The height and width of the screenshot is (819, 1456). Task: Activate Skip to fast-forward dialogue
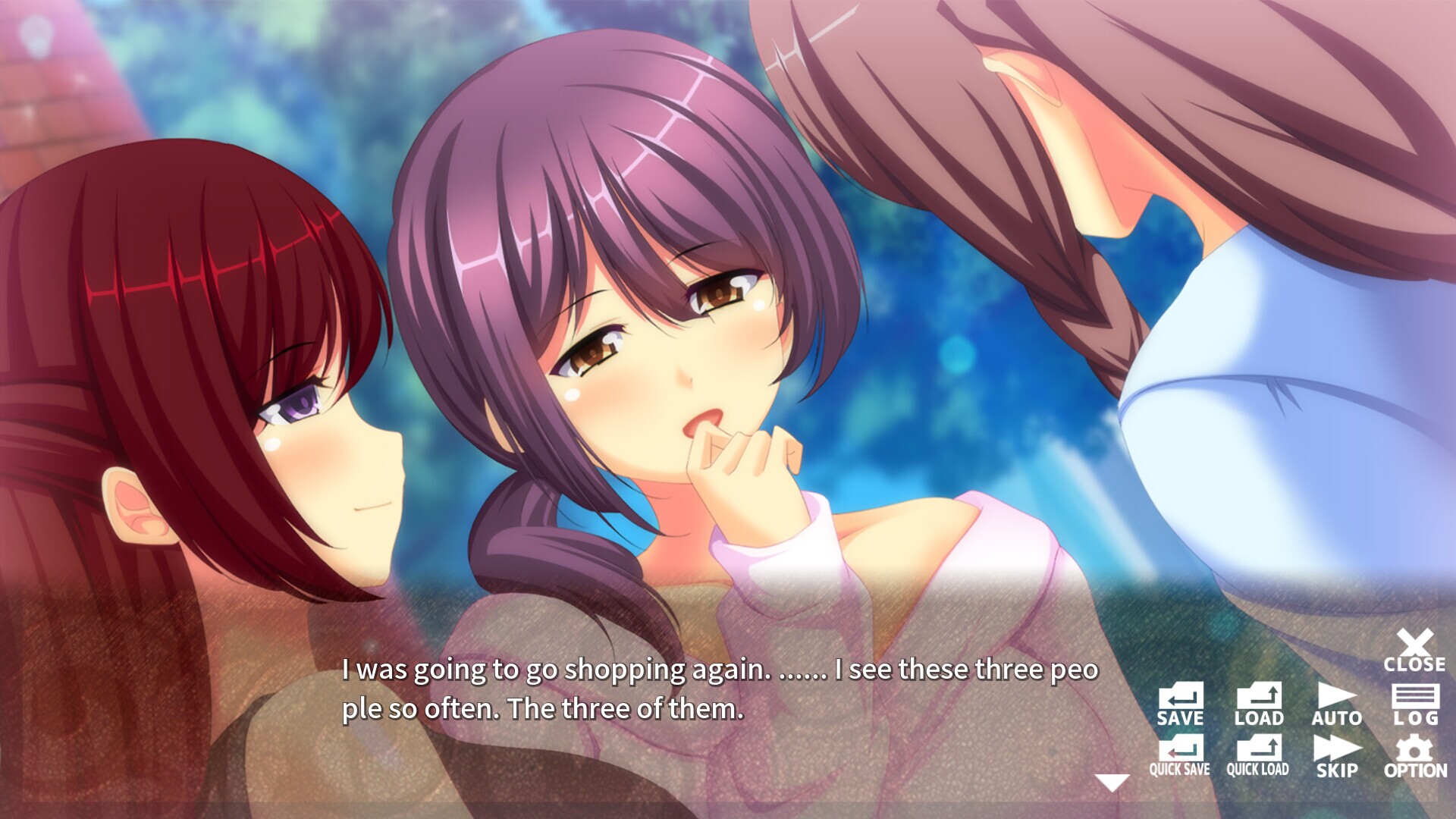(x=1337, y=756)
